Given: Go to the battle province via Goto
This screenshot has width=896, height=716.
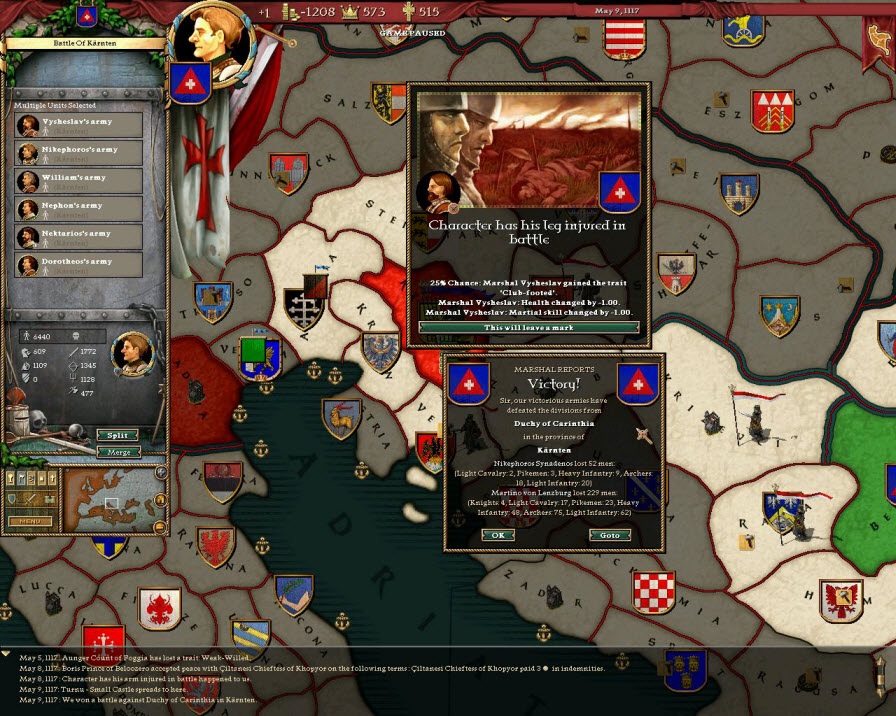Looking at the screenshot, I should (610, 535).
